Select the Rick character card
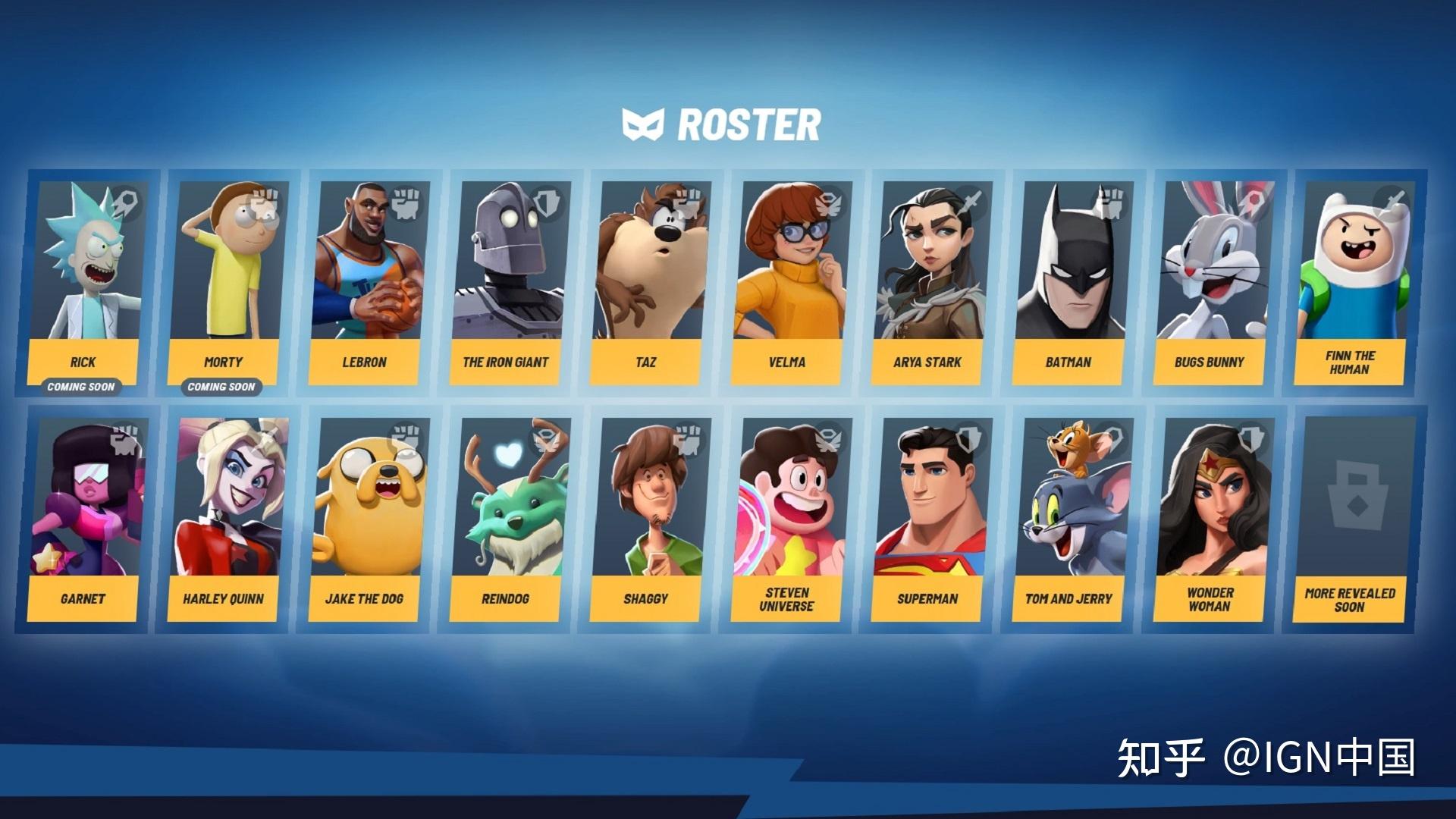This screenshot has width=1456, height=819. 85,282
